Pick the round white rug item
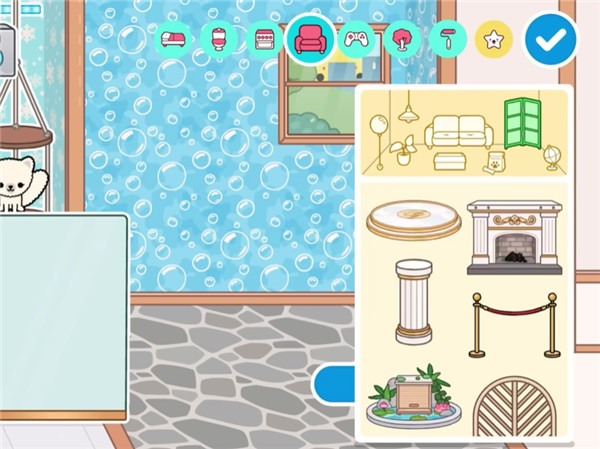 point(413,218)
